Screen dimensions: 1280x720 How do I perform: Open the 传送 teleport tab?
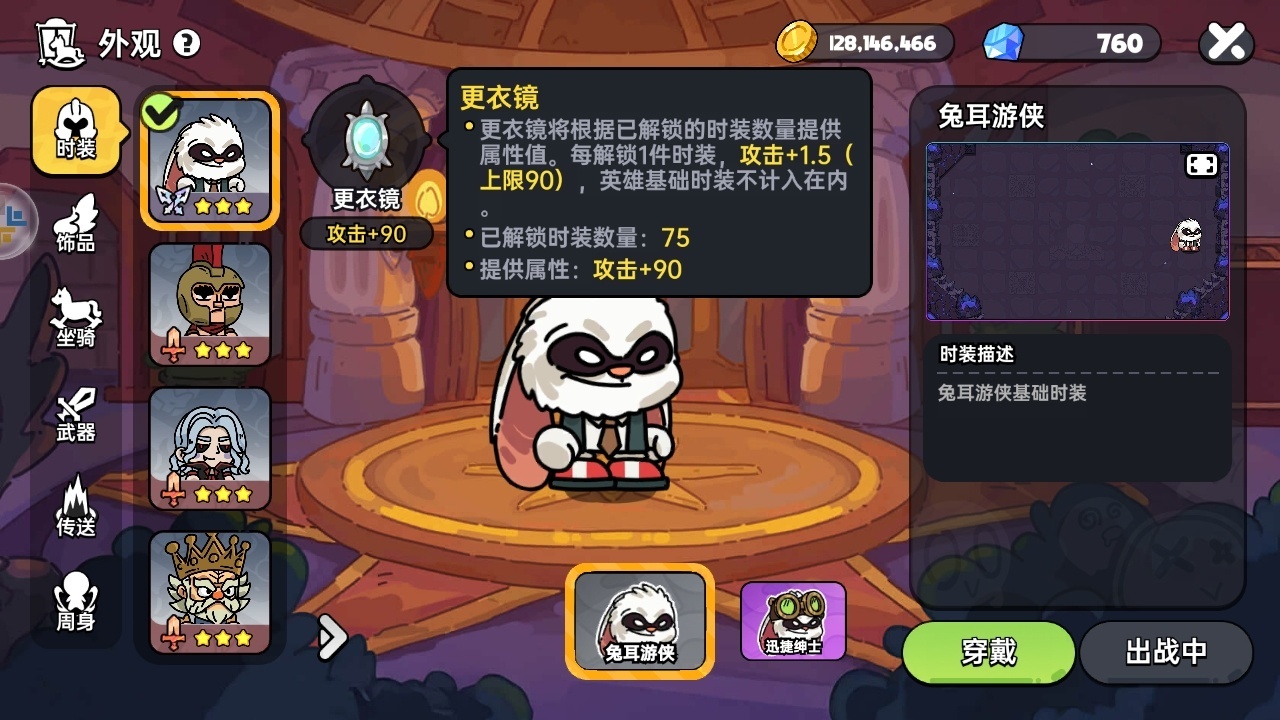tap(76, 506)
